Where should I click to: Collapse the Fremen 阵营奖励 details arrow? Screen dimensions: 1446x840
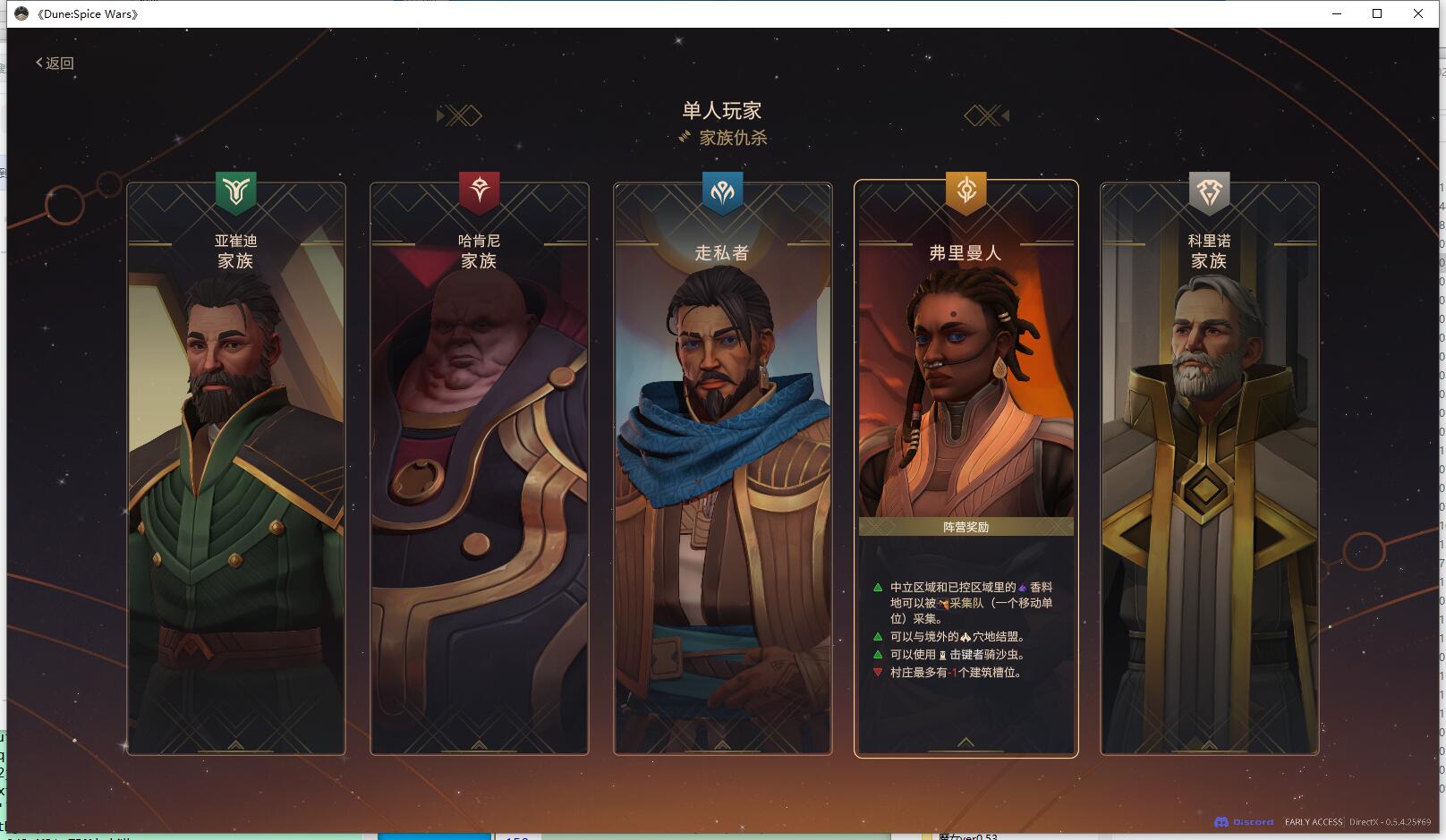click(966, 742)
